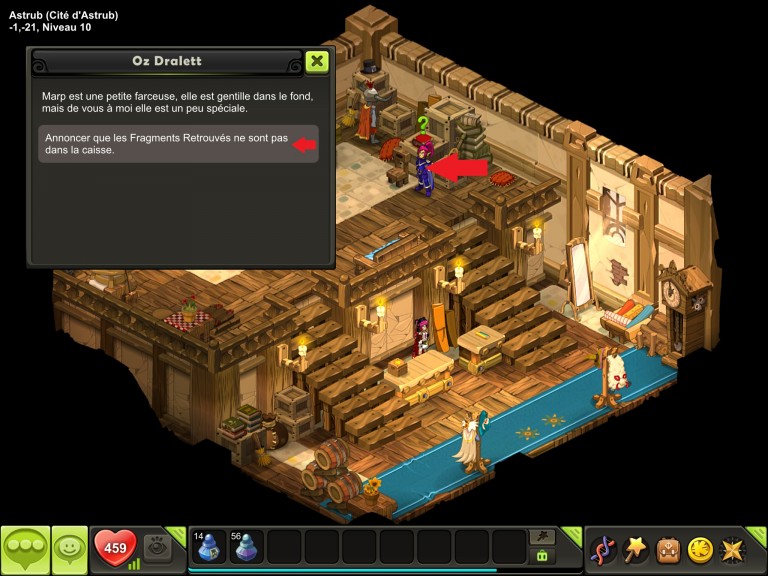The height and width of the screenshot is (576, 768).
Task: Open the DNA helix character menu
Action: (603, 549)
